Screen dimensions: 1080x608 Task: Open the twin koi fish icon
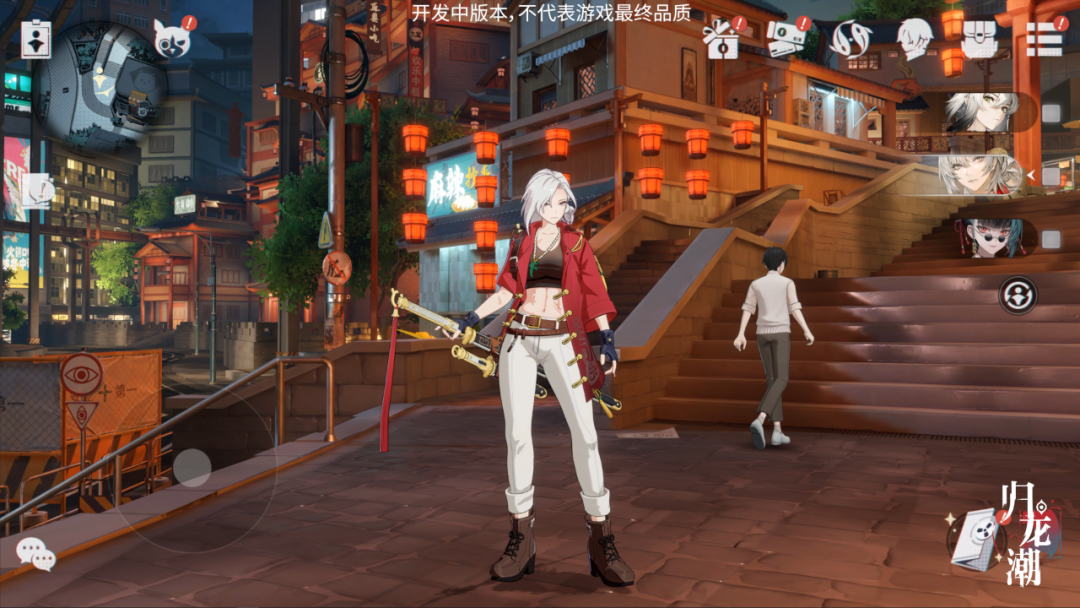(851, 38)
